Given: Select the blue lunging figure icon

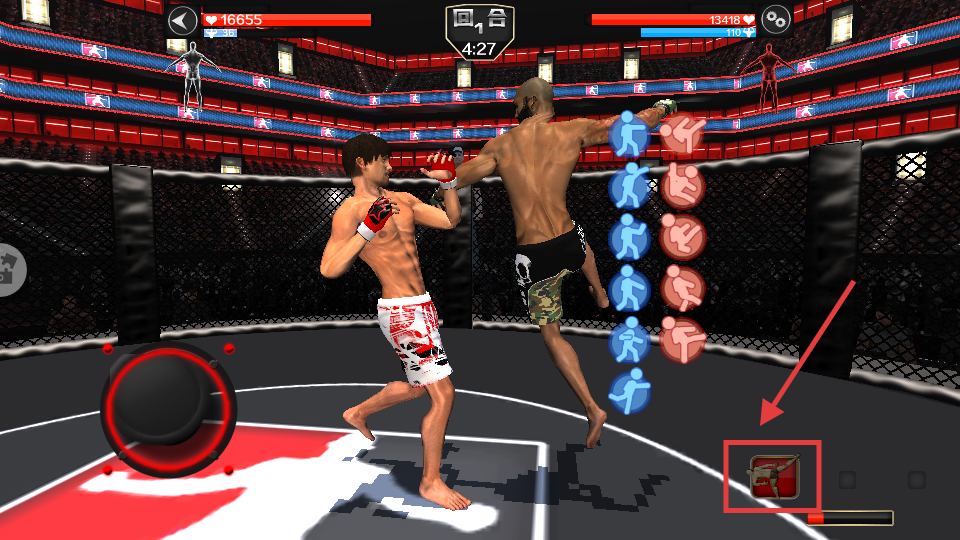Looking at the screenshot, I should pos(630,391).
